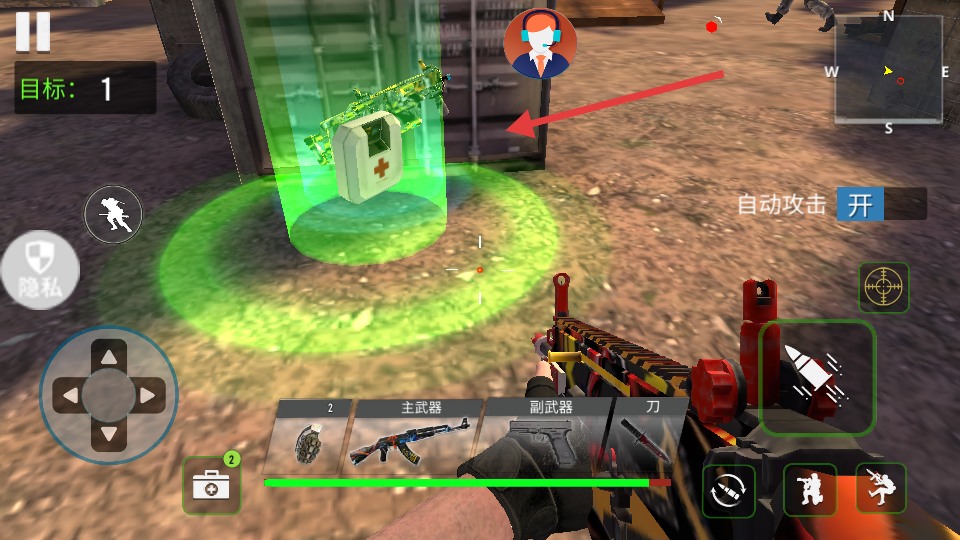The width and height of the screenshot is (960, 540).
Task: Use the medkit button
Action: [x=212, y=487]
